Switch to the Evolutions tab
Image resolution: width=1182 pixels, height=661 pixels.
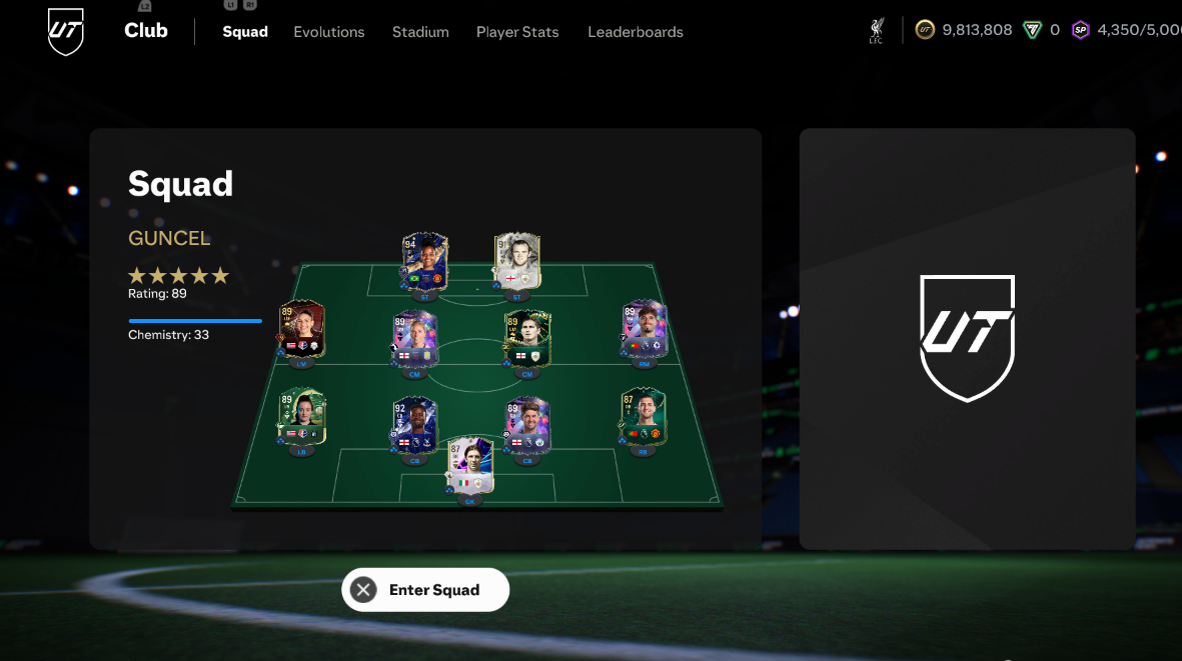coord(329,32)
